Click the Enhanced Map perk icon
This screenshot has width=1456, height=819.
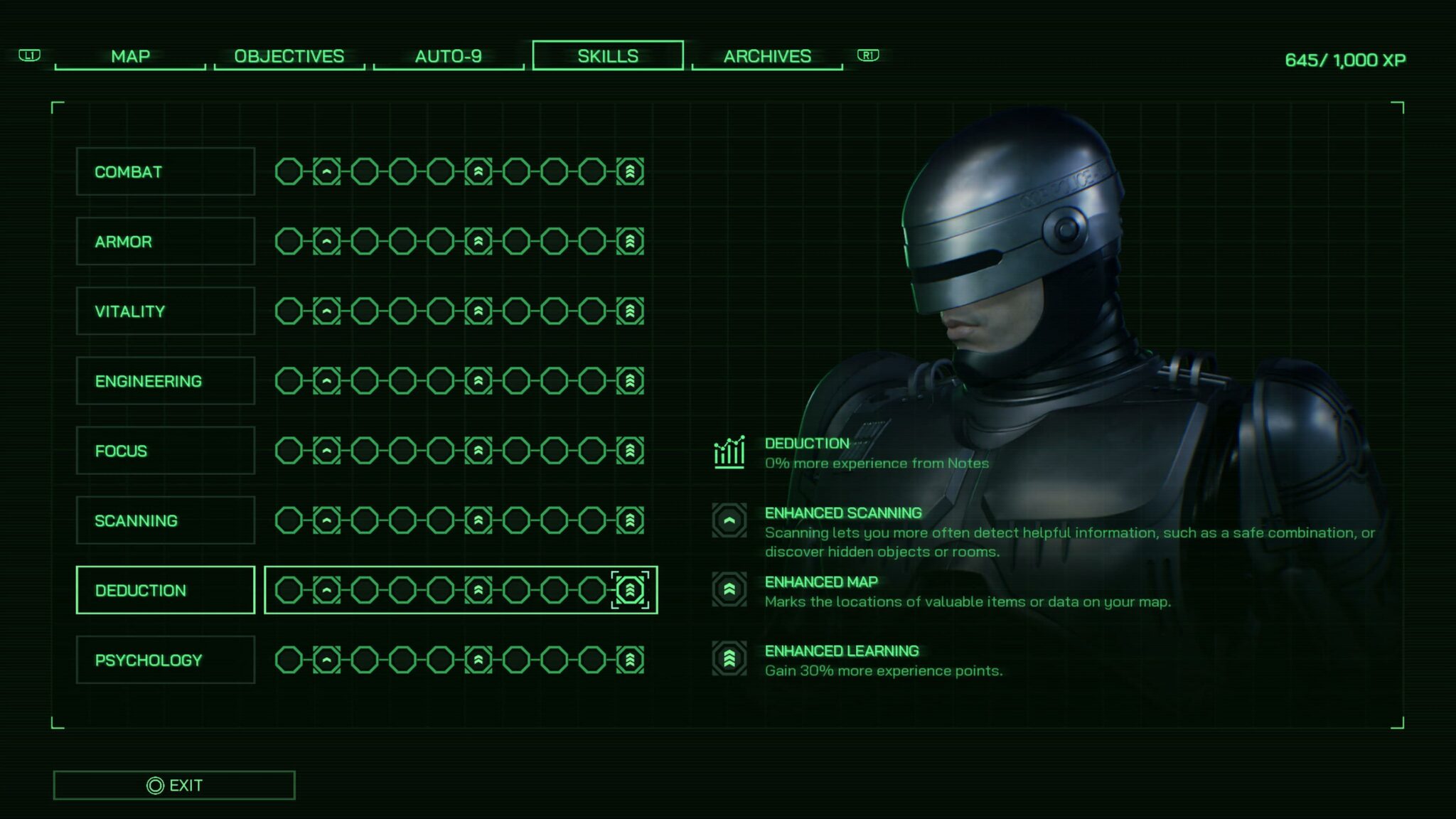[729, 589]
